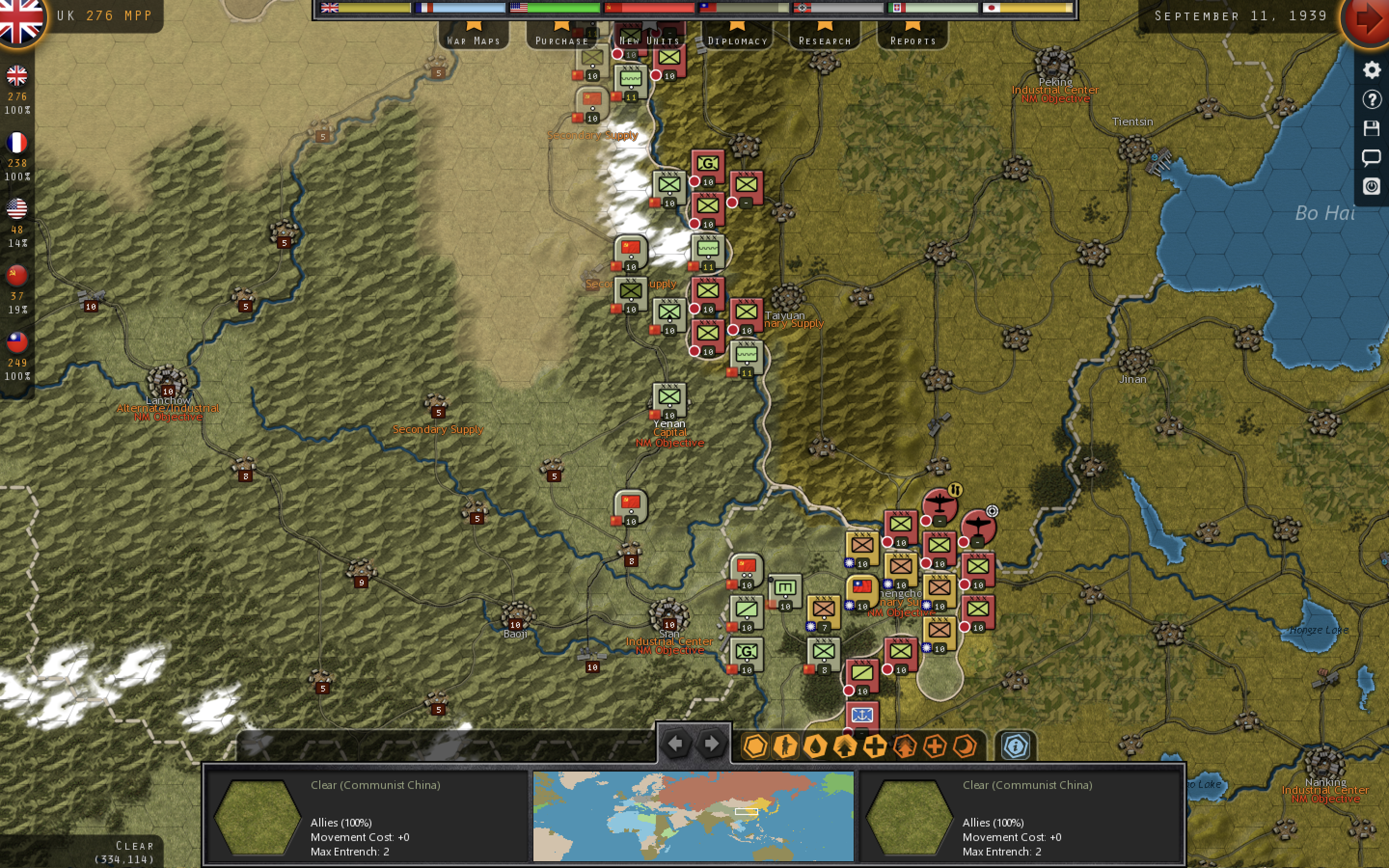
Task: Select previous unit with the left arrow button
Action: (x=676, y=744)
